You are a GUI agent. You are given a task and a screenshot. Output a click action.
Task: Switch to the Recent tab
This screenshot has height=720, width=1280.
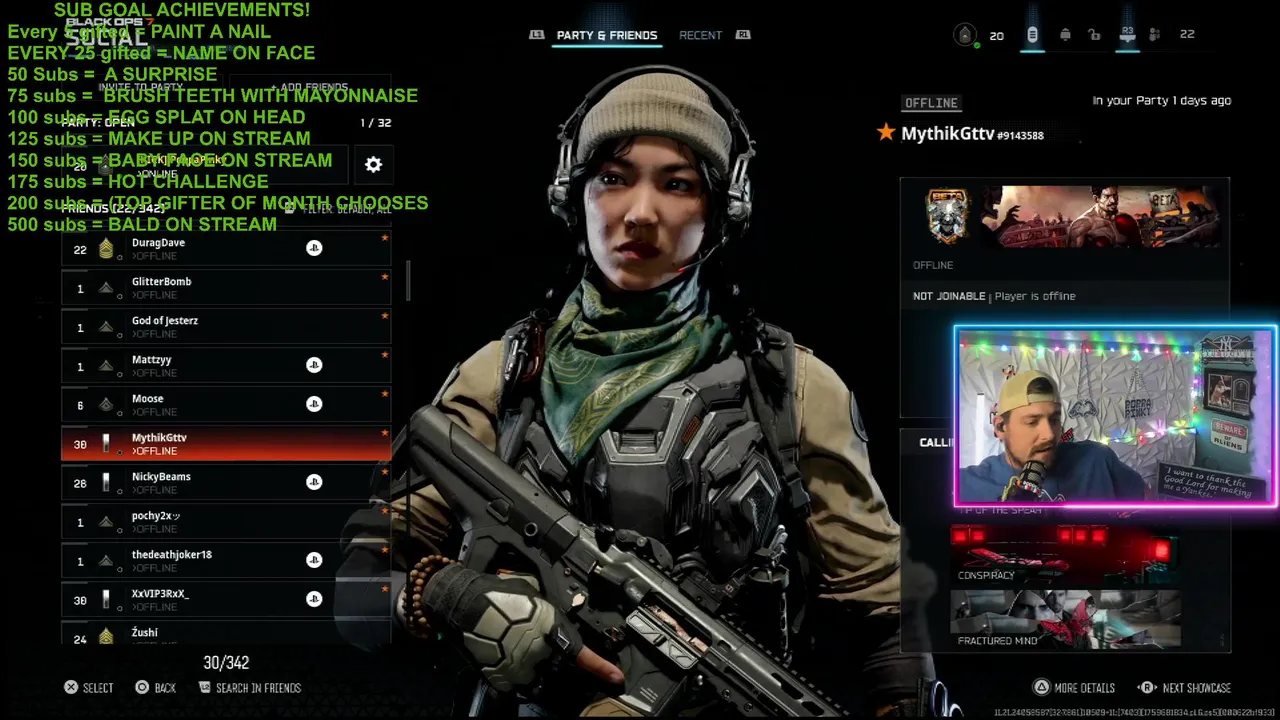pyautogui.click(x=700, y=35)
